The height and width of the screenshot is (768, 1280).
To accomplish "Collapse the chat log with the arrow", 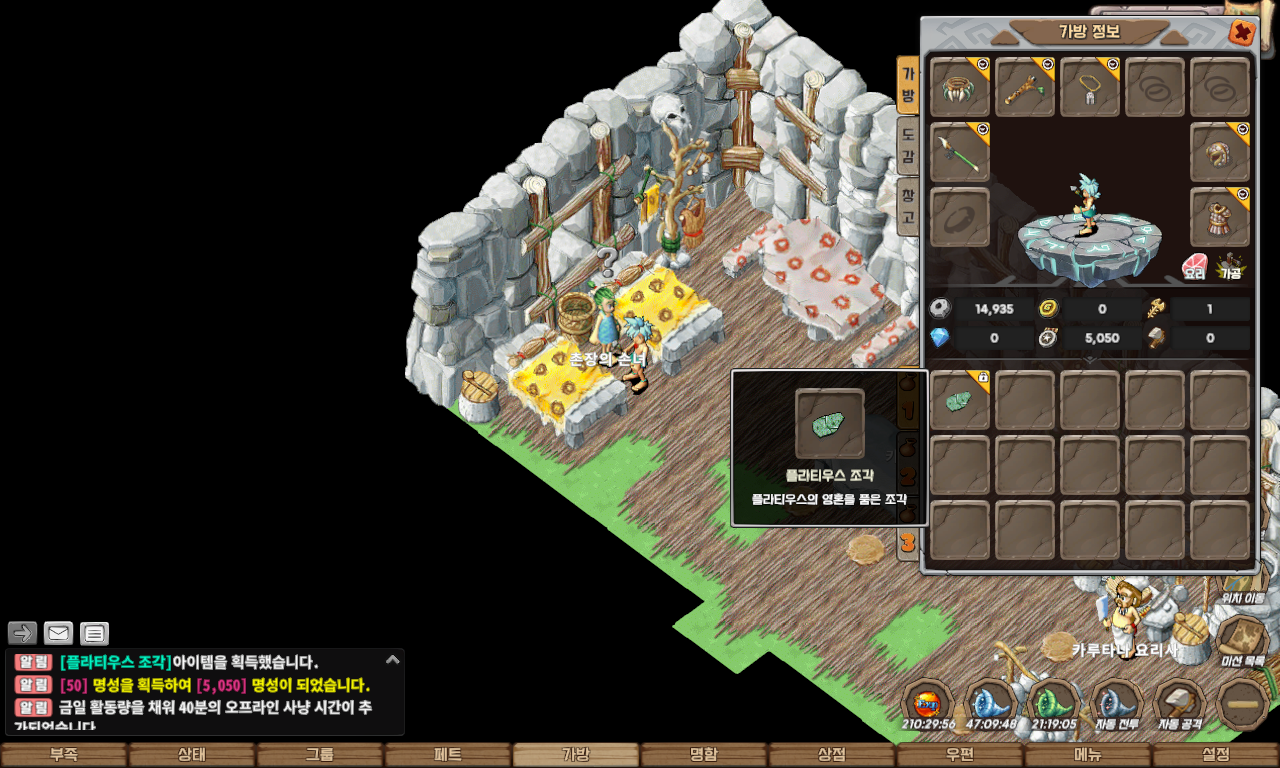I will (393, 659).
